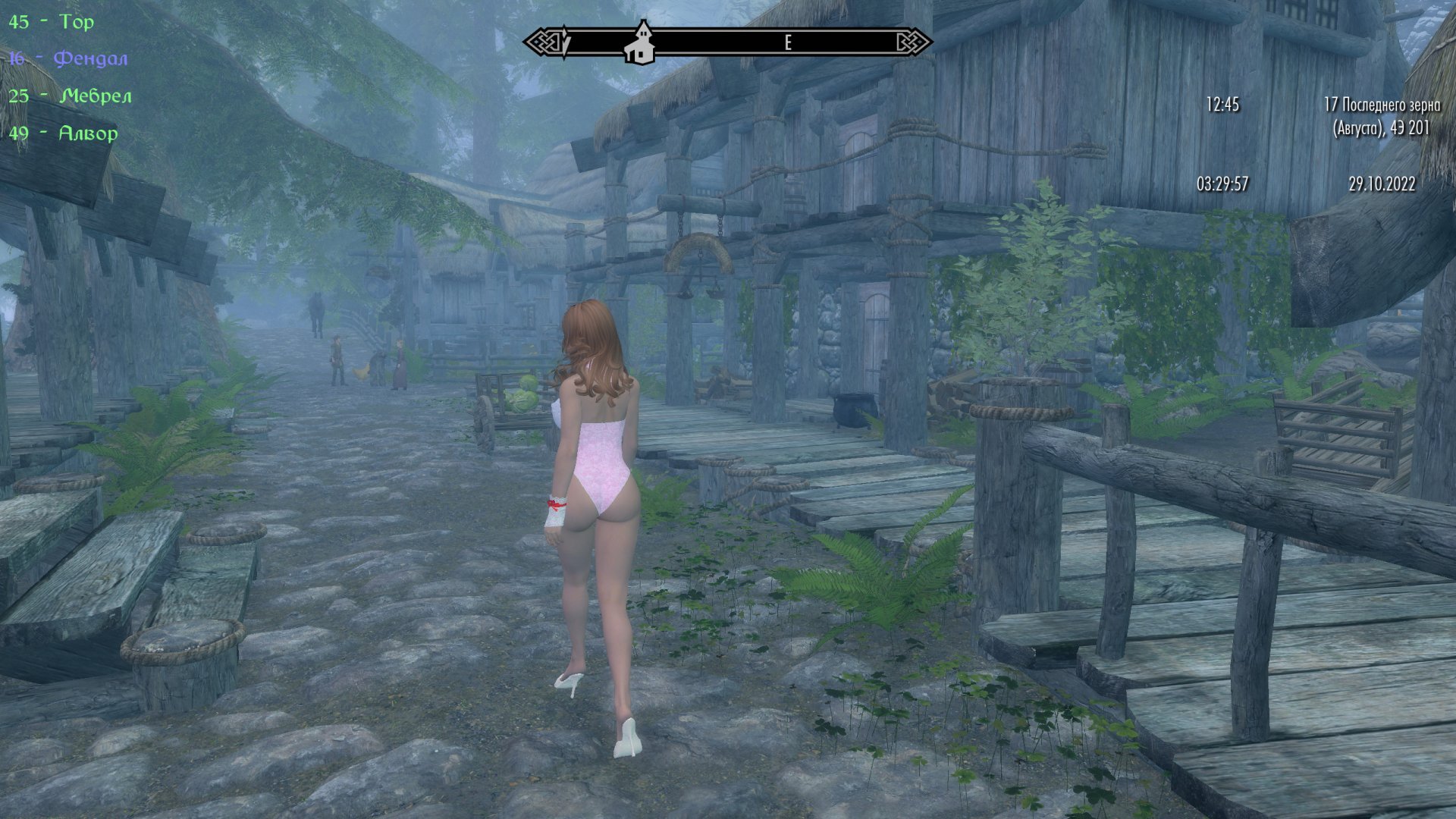This screenshot has width=1456, height=819.
Task: Choose Фендал from the name list
Action: (x=68, y=59)
